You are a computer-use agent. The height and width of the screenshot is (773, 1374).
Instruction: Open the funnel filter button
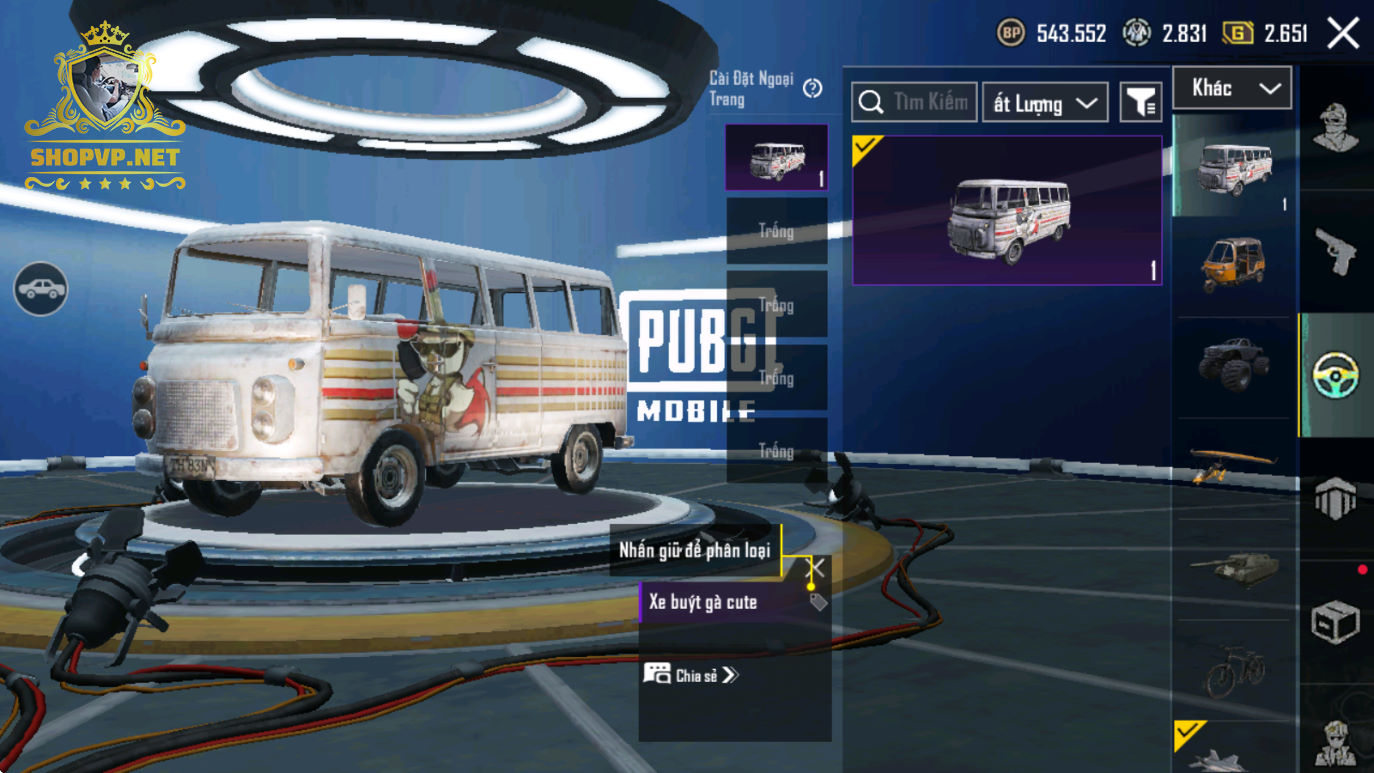point(1140,102)
